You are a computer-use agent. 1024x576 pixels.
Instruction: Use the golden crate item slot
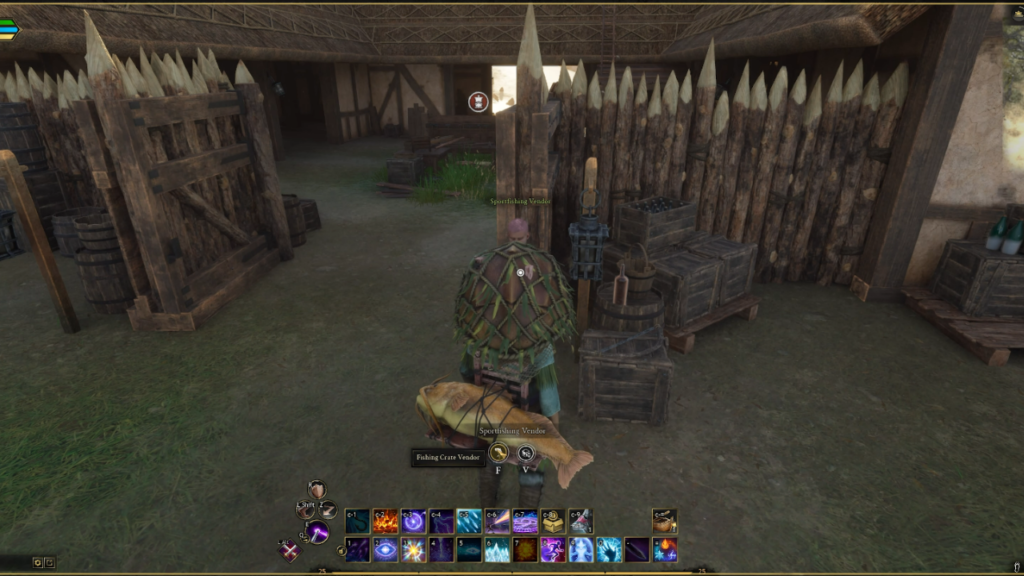[x=553, y=521]
